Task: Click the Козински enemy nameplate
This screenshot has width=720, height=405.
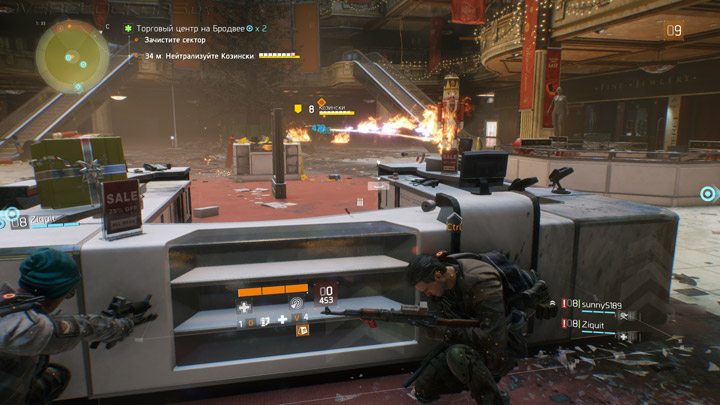Action: click(333, 108)
